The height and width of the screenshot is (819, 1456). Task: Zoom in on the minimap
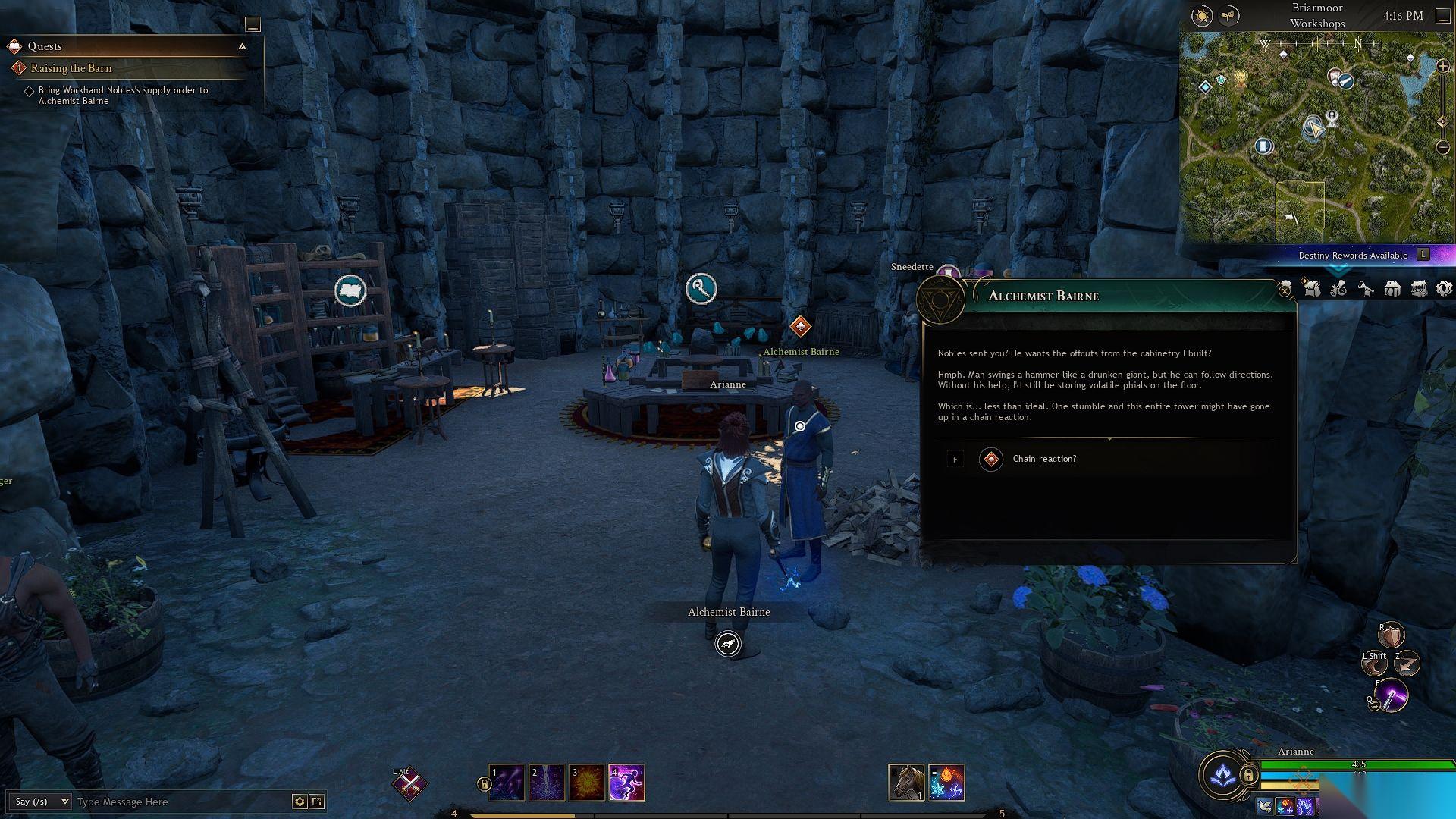click(x=1443, y=67)
